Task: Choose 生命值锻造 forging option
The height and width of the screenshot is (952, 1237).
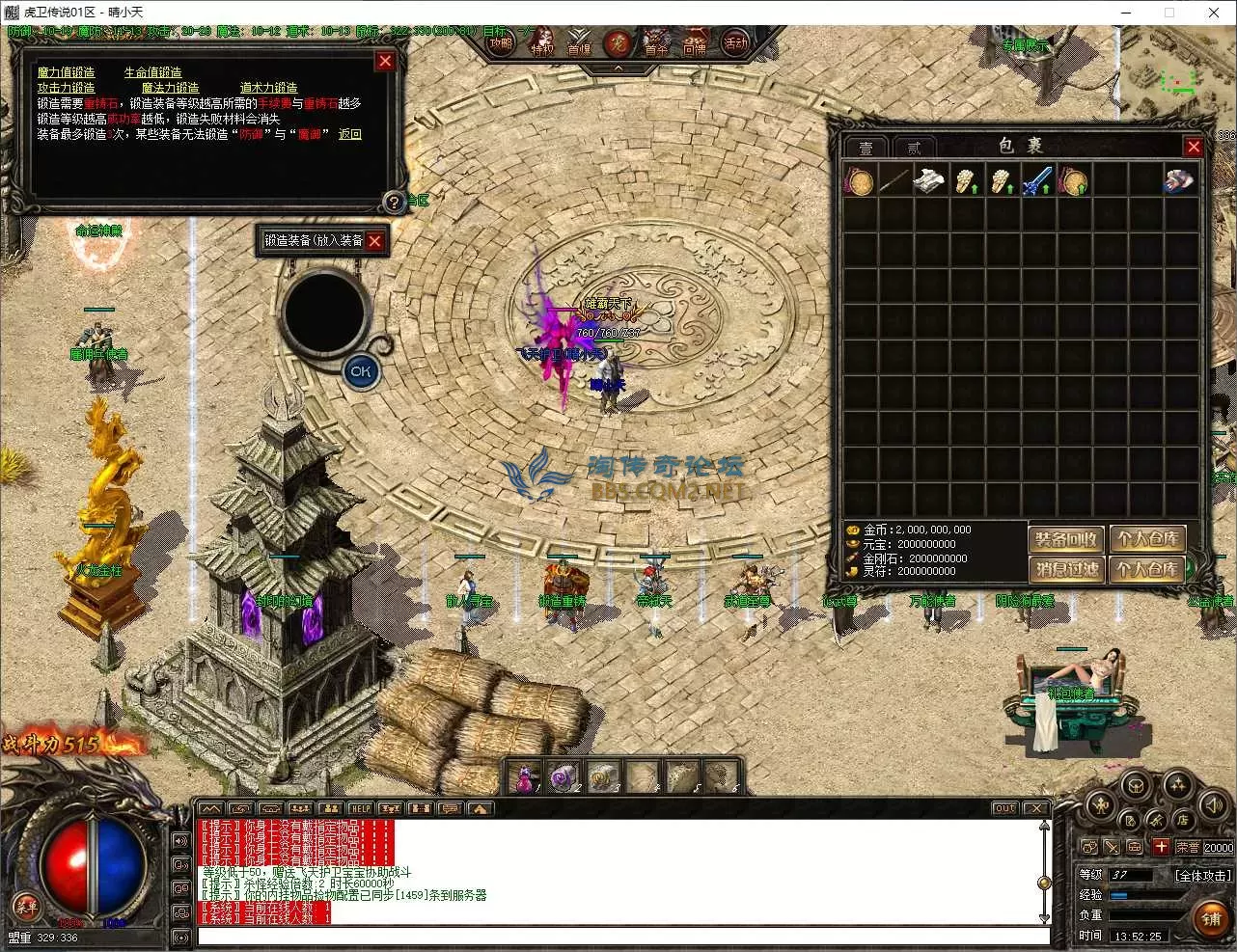Action: pos(152,72)
